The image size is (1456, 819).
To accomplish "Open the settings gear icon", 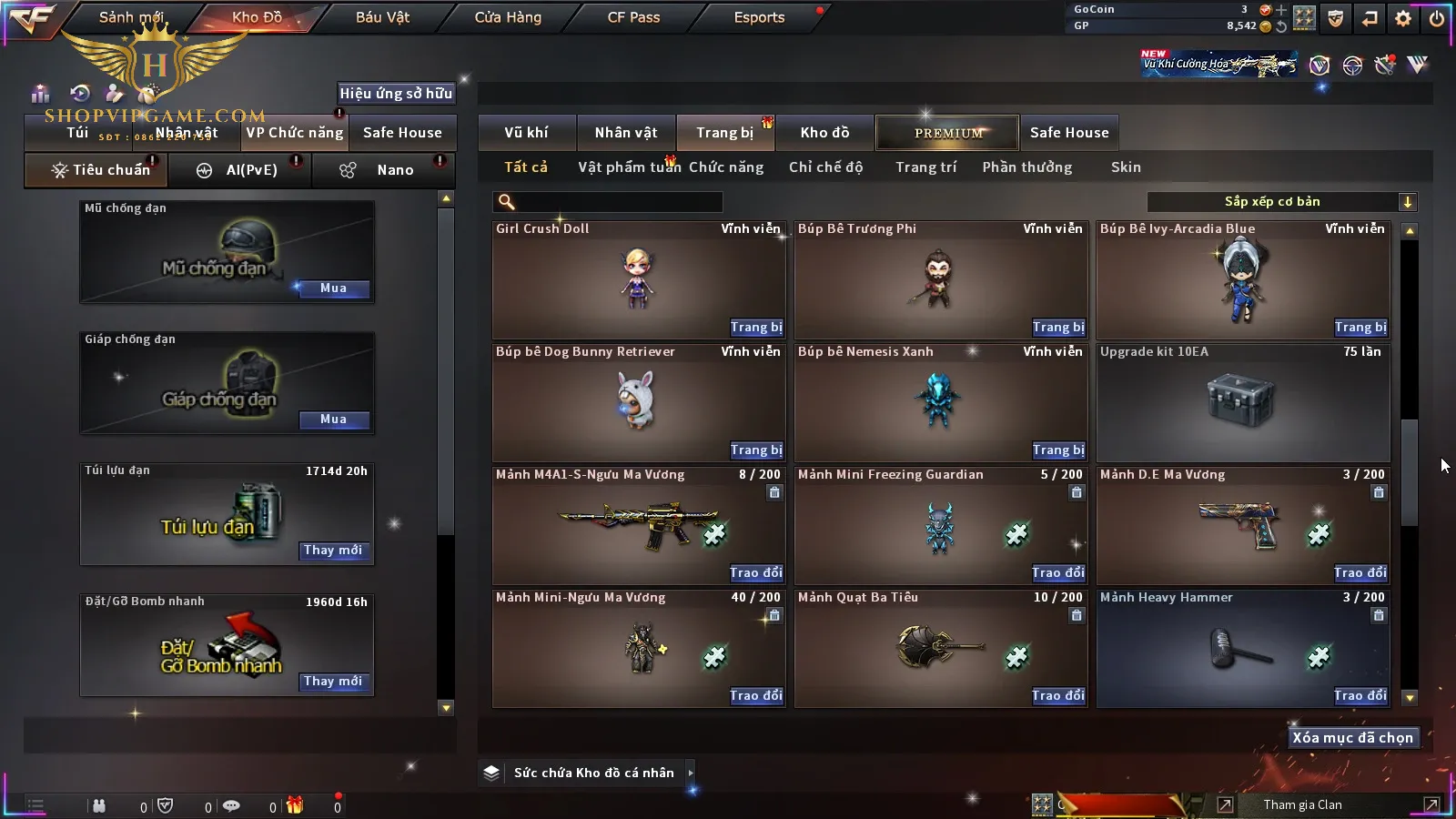I will click(1403, 18).
